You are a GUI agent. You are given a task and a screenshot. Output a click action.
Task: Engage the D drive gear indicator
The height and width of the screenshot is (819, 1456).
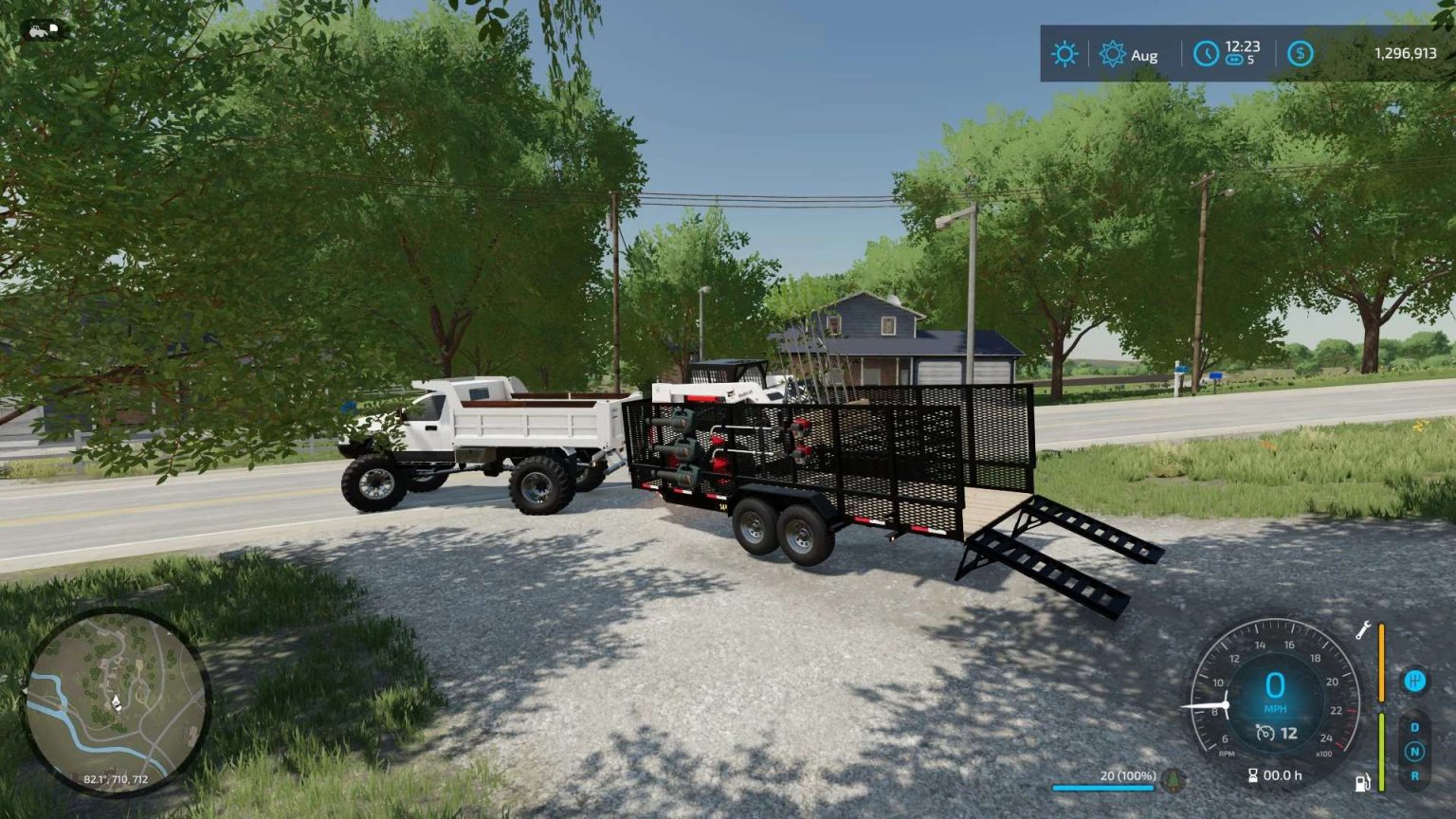click(x=1415, y=727)
